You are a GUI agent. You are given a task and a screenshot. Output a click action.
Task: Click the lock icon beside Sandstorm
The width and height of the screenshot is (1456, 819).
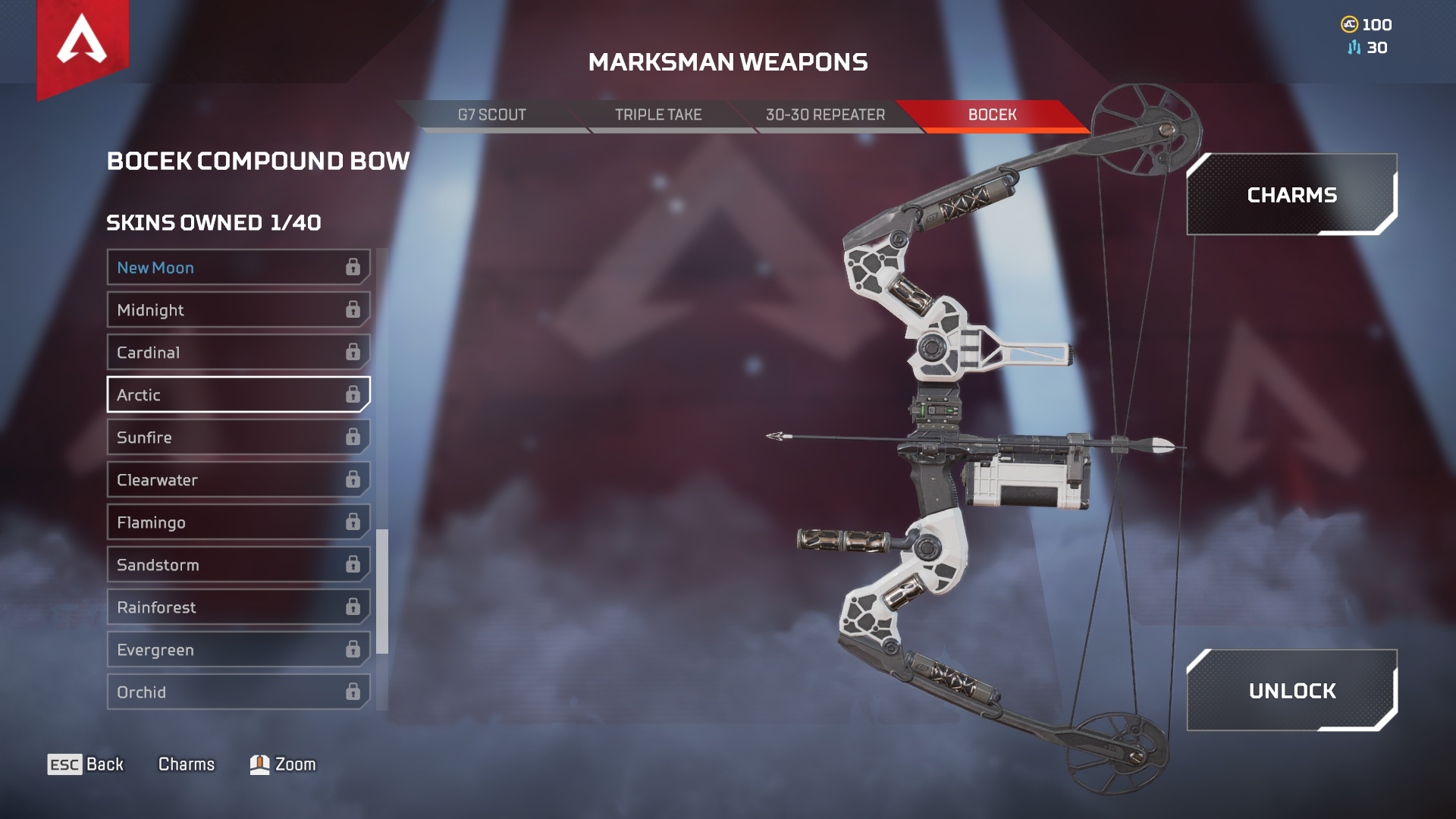[x=351, y=564]
